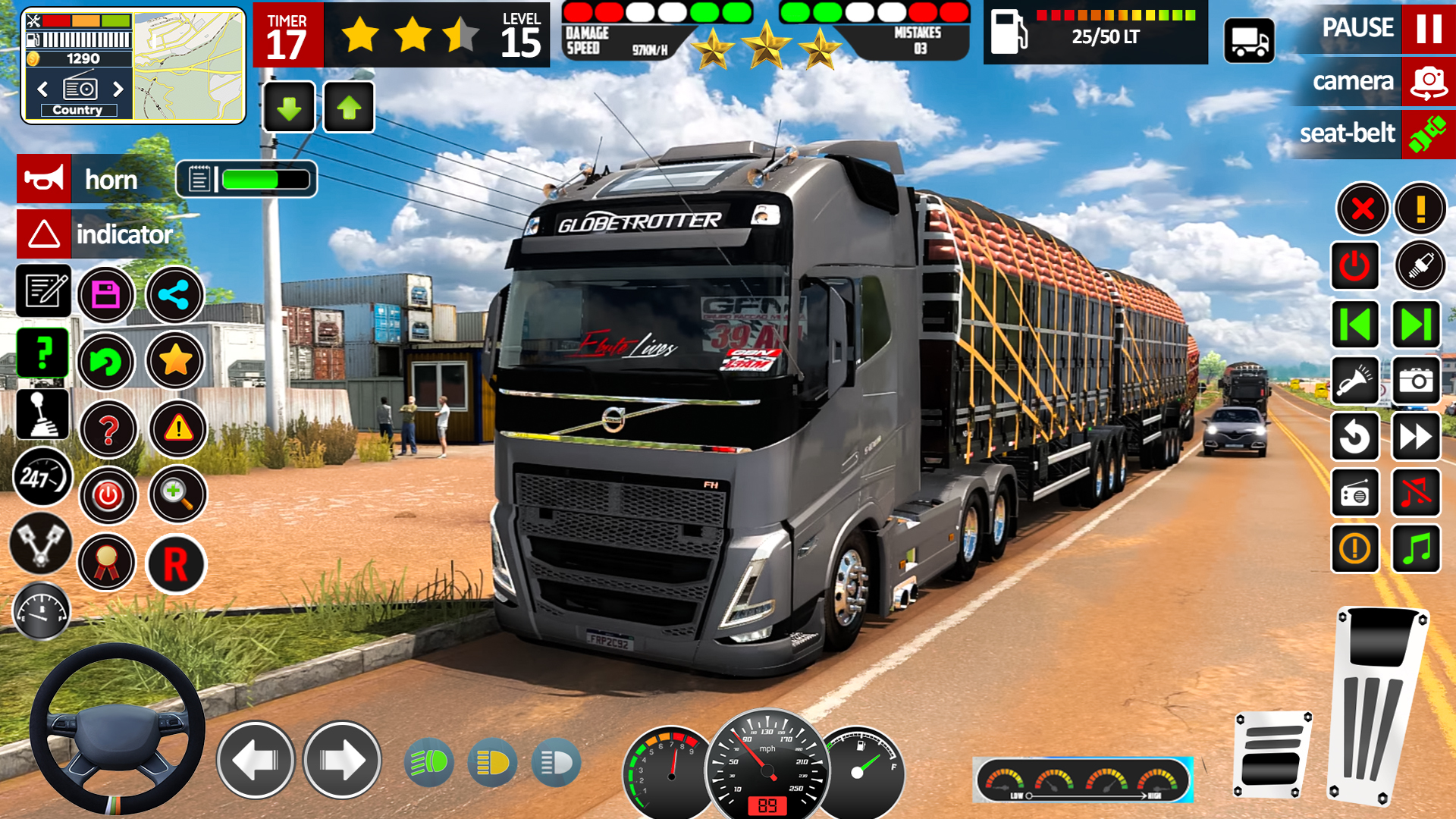Image resolution: width=1456 pixels, height=819 pixels.
Task: Sound the horn
Action: (x=44, y=180)
